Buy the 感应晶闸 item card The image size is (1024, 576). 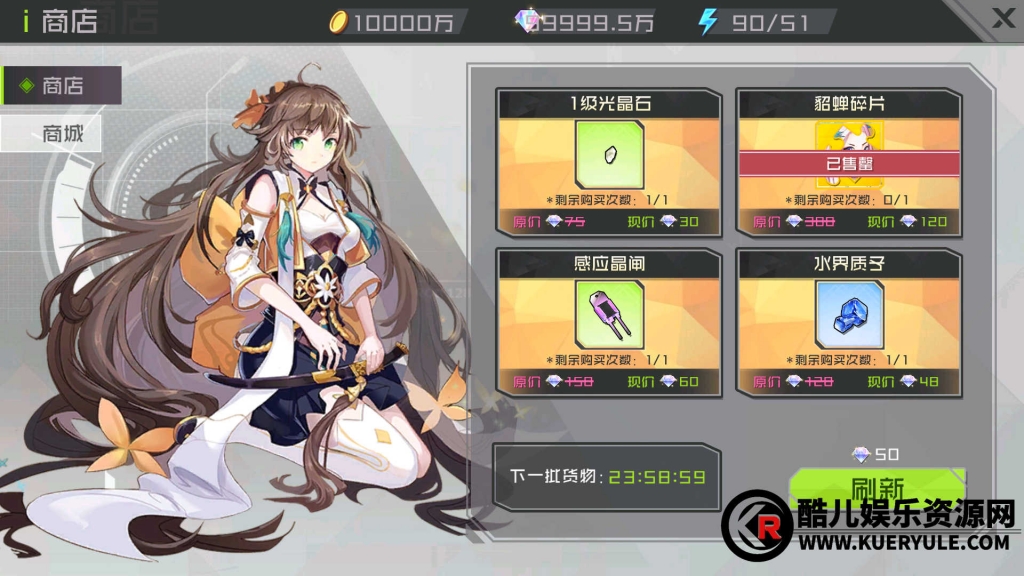[x=608, y=320]
